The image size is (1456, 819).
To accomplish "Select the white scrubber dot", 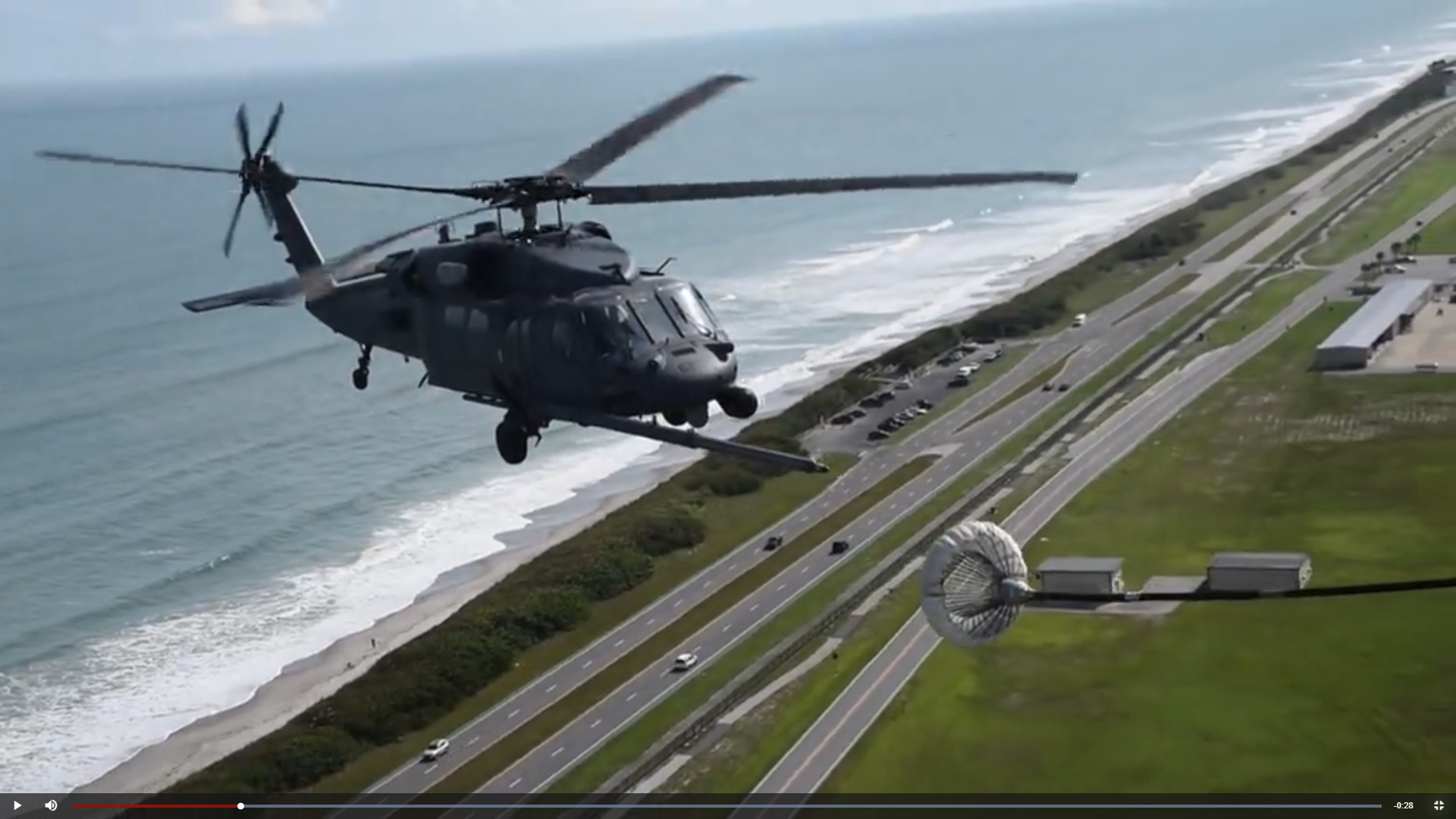I will [x=240, y=805].
